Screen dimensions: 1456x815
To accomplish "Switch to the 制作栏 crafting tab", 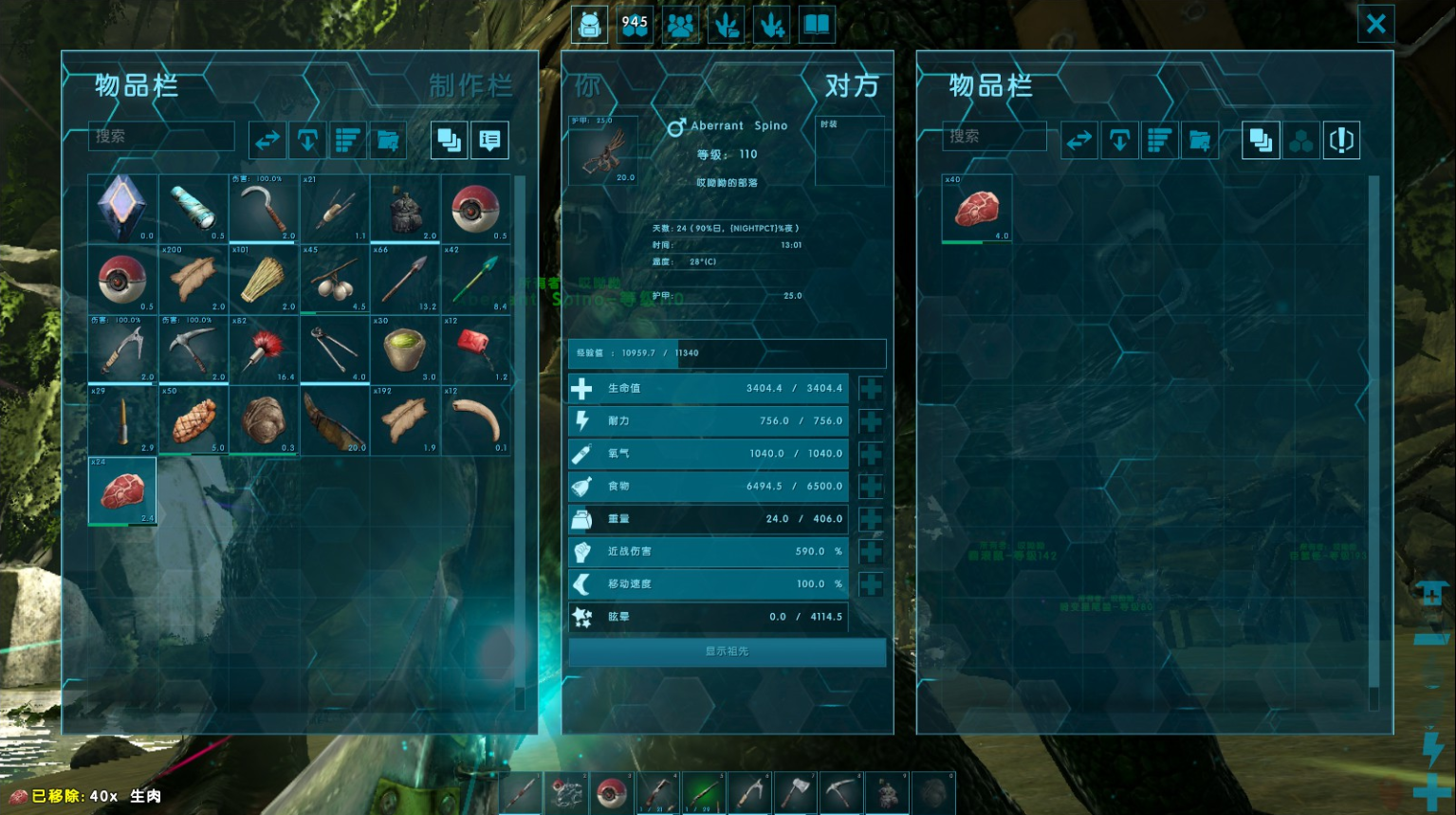I will pyautogui.click(x=470, y=86).
